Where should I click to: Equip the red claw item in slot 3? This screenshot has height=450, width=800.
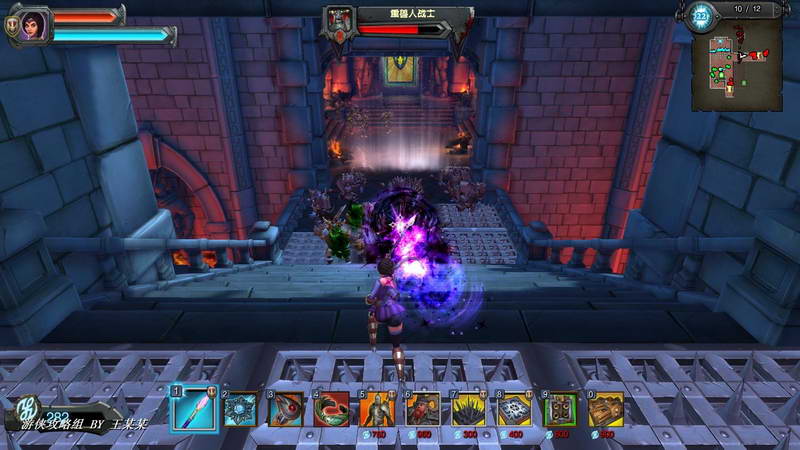click(x=286, y=409)
